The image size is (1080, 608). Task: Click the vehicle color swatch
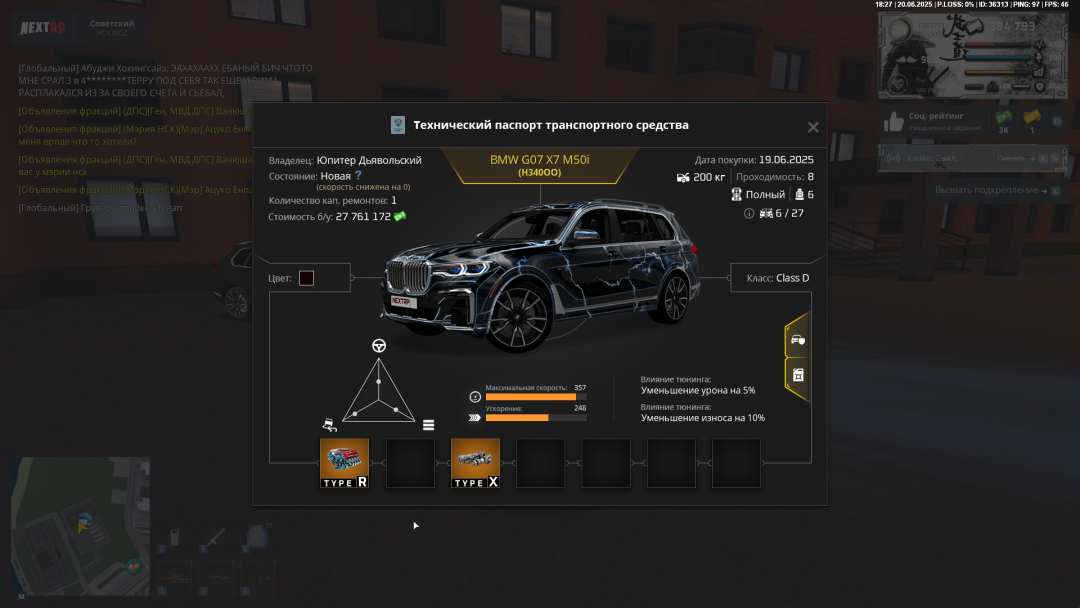pos(306,278)
